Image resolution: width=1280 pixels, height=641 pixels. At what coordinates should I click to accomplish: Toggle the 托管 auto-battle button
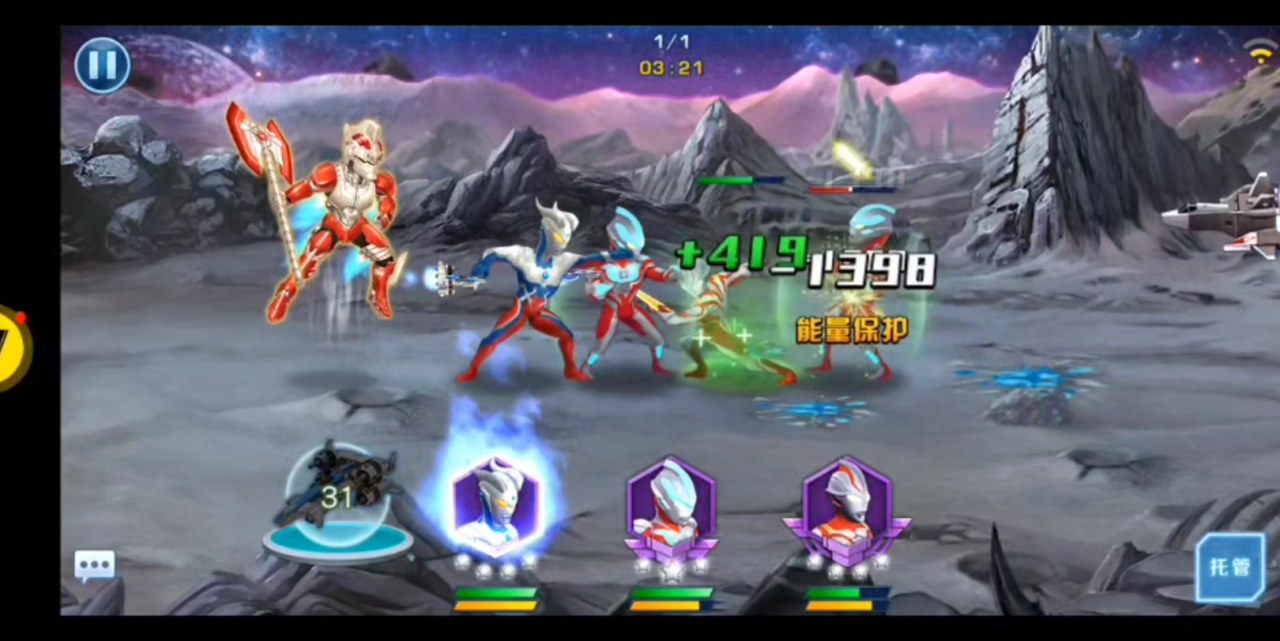1229,567
